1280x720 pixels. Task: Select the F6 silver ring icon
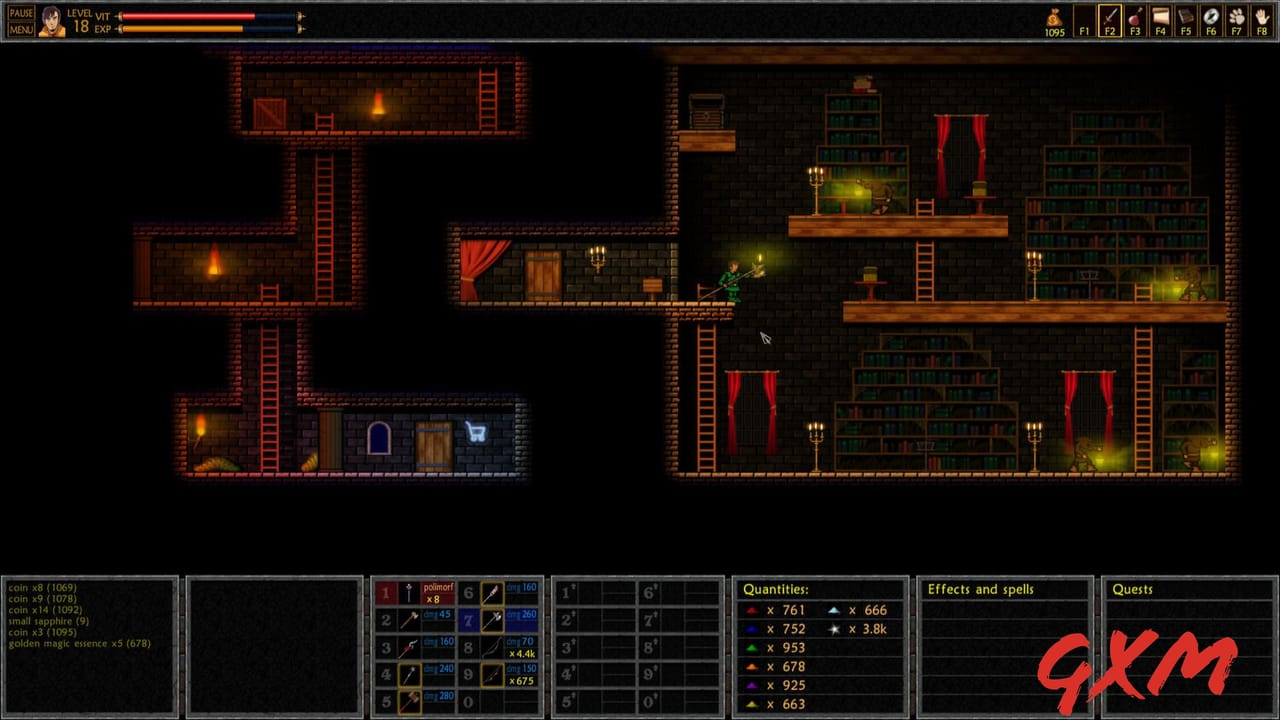tap(1211, 19)
